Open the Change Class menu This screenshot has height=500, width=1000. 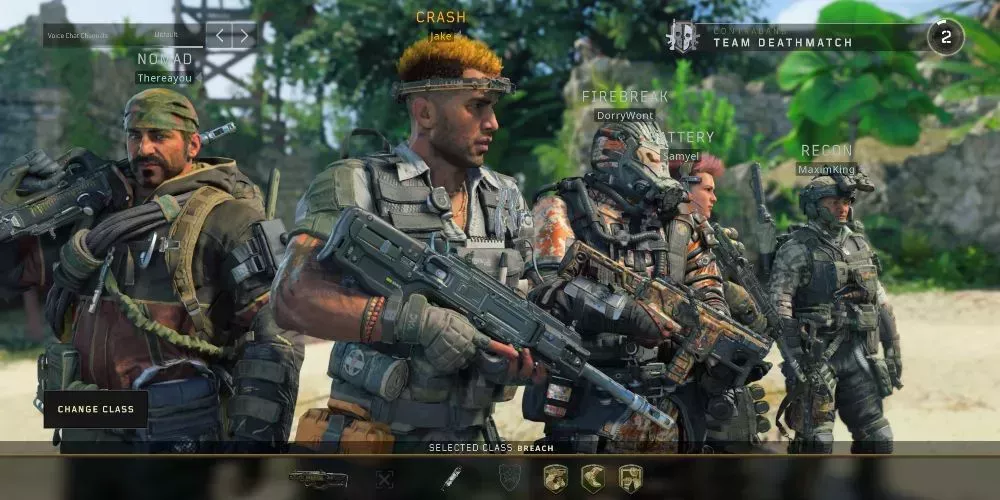click(x=95, y=409)
